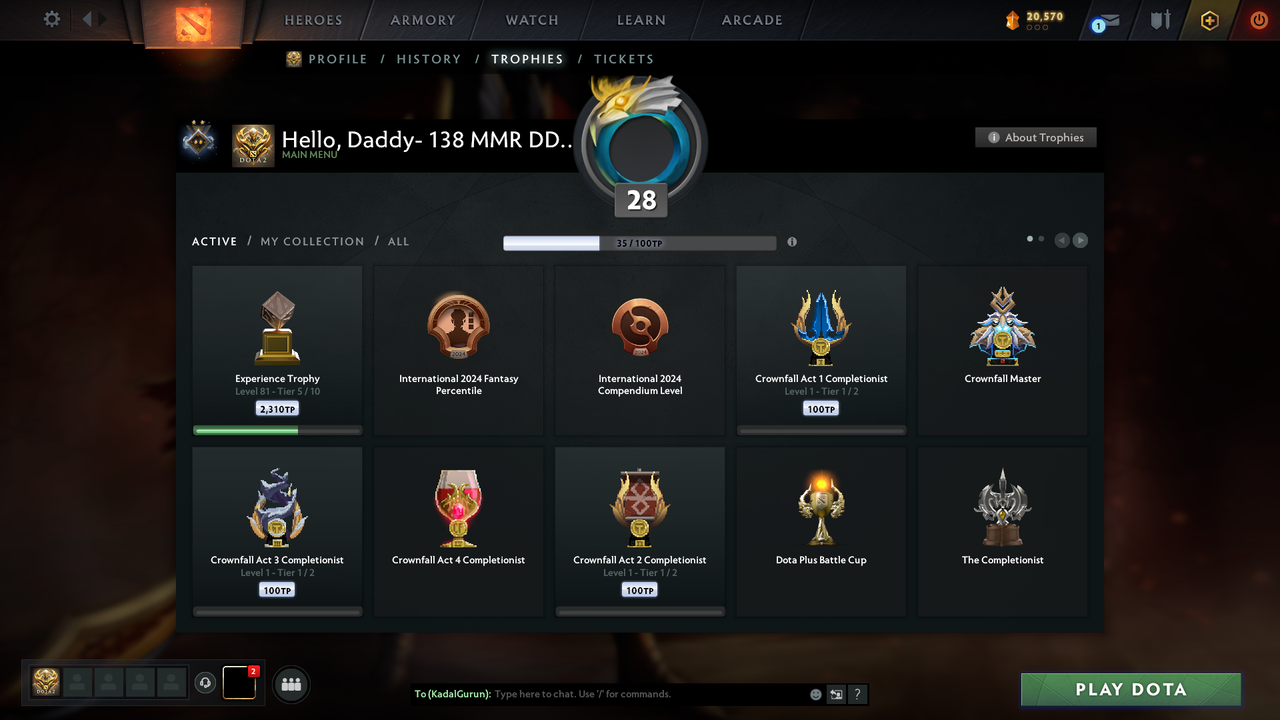Click the orange power button top right
1280x720 pixels.
point(1259,20)
